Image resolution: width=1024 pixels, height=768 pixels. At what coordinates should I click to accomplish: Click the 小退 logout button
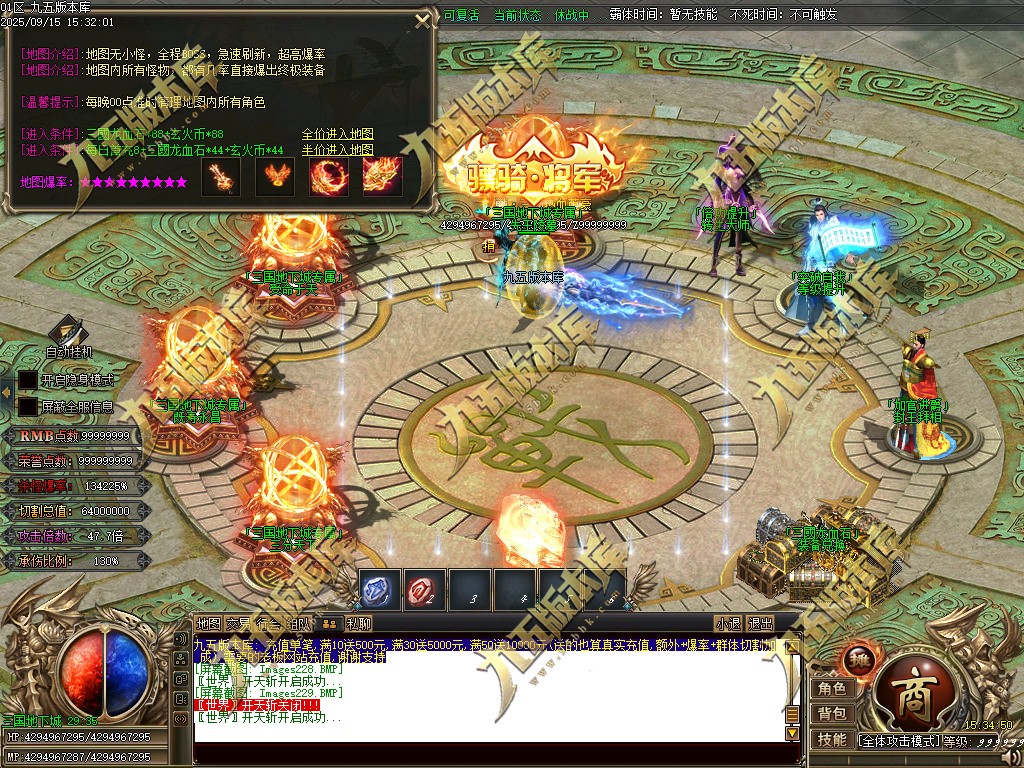[x=728, y=623]
